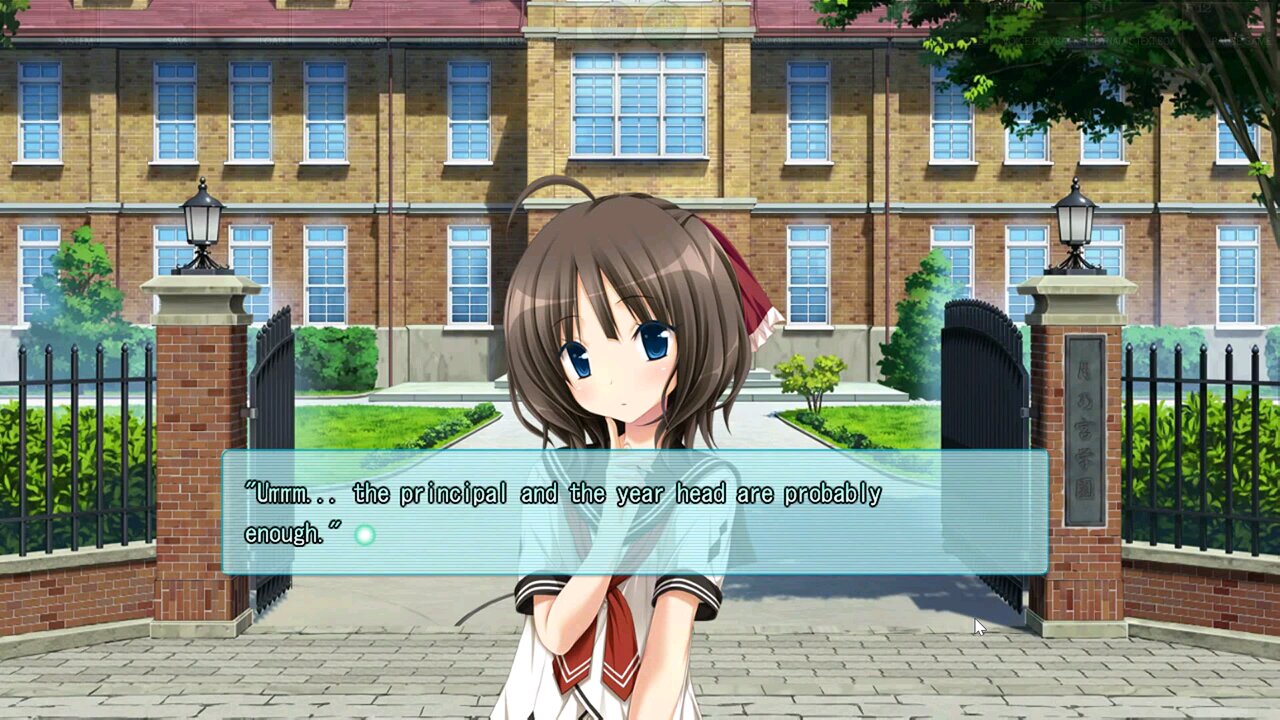Choose SAVE in the top menu bar
Screen dimensions: 1280x720
pyautogui.click(x=176, y=41)
